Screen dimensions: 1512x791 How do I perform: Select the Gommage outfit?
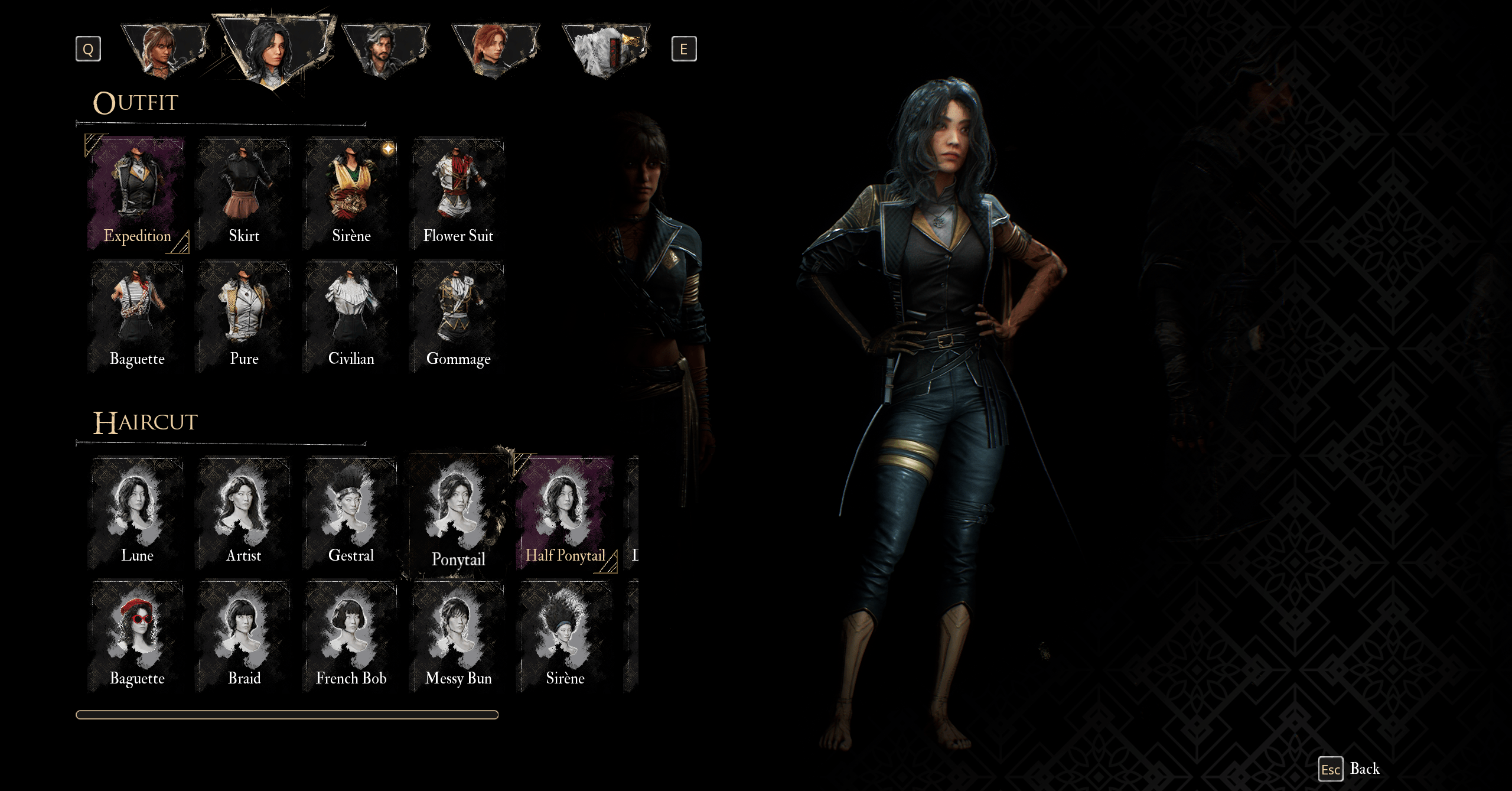click(458, 317)
